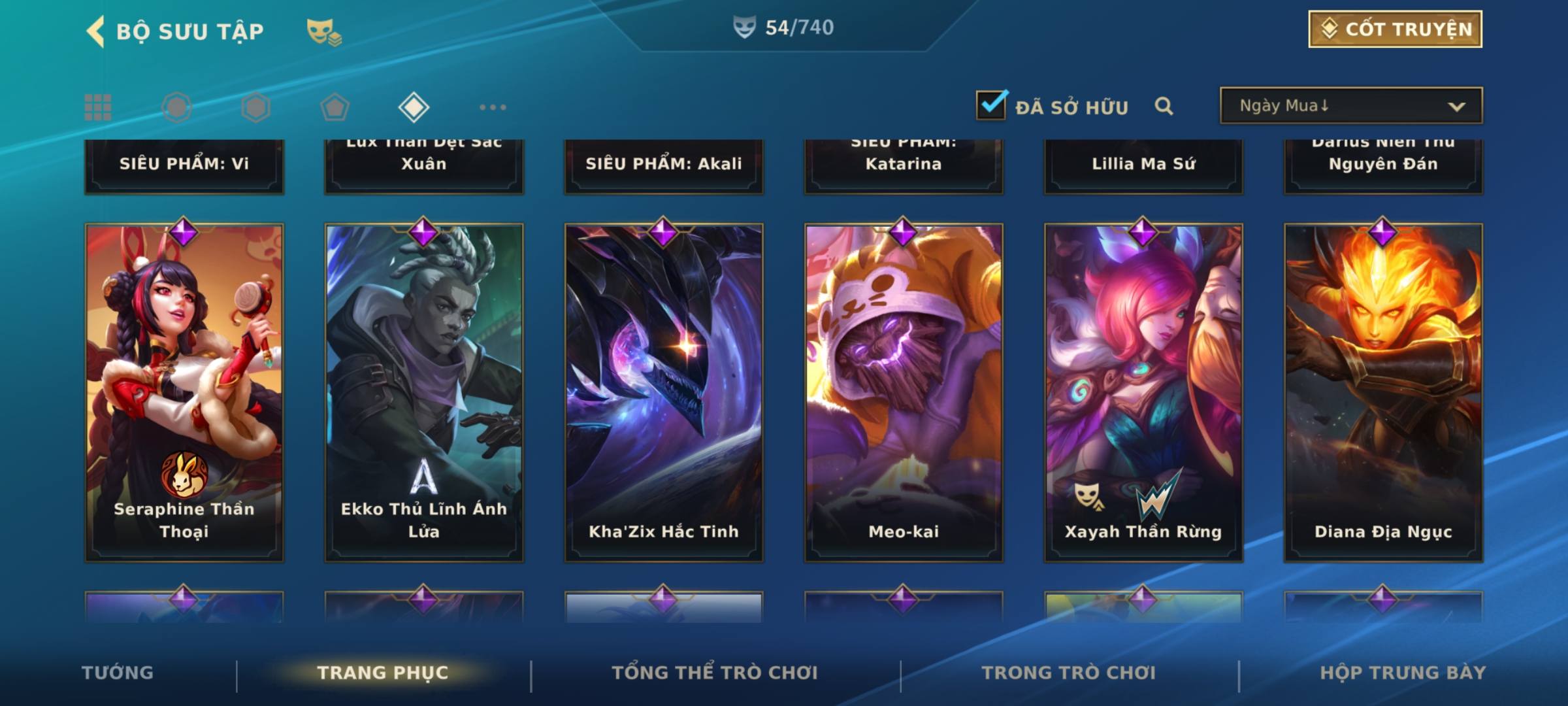Open the Cốt Truyện button
This screenshot has width=1568, height=706.
[x=1395, y=29]
